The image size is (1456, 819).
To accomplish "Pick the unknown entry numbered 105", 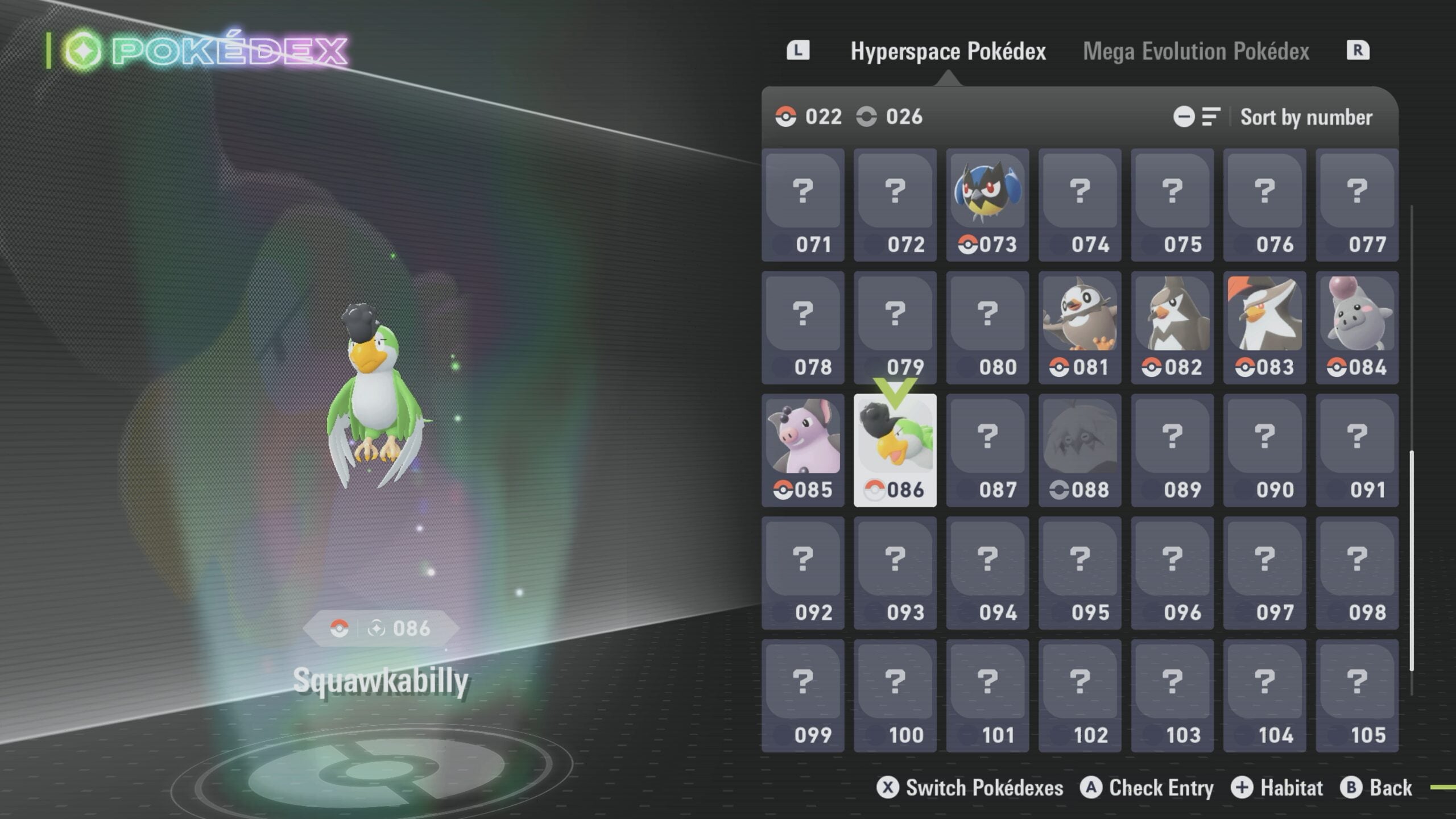I will click(x=1356, y=696).
